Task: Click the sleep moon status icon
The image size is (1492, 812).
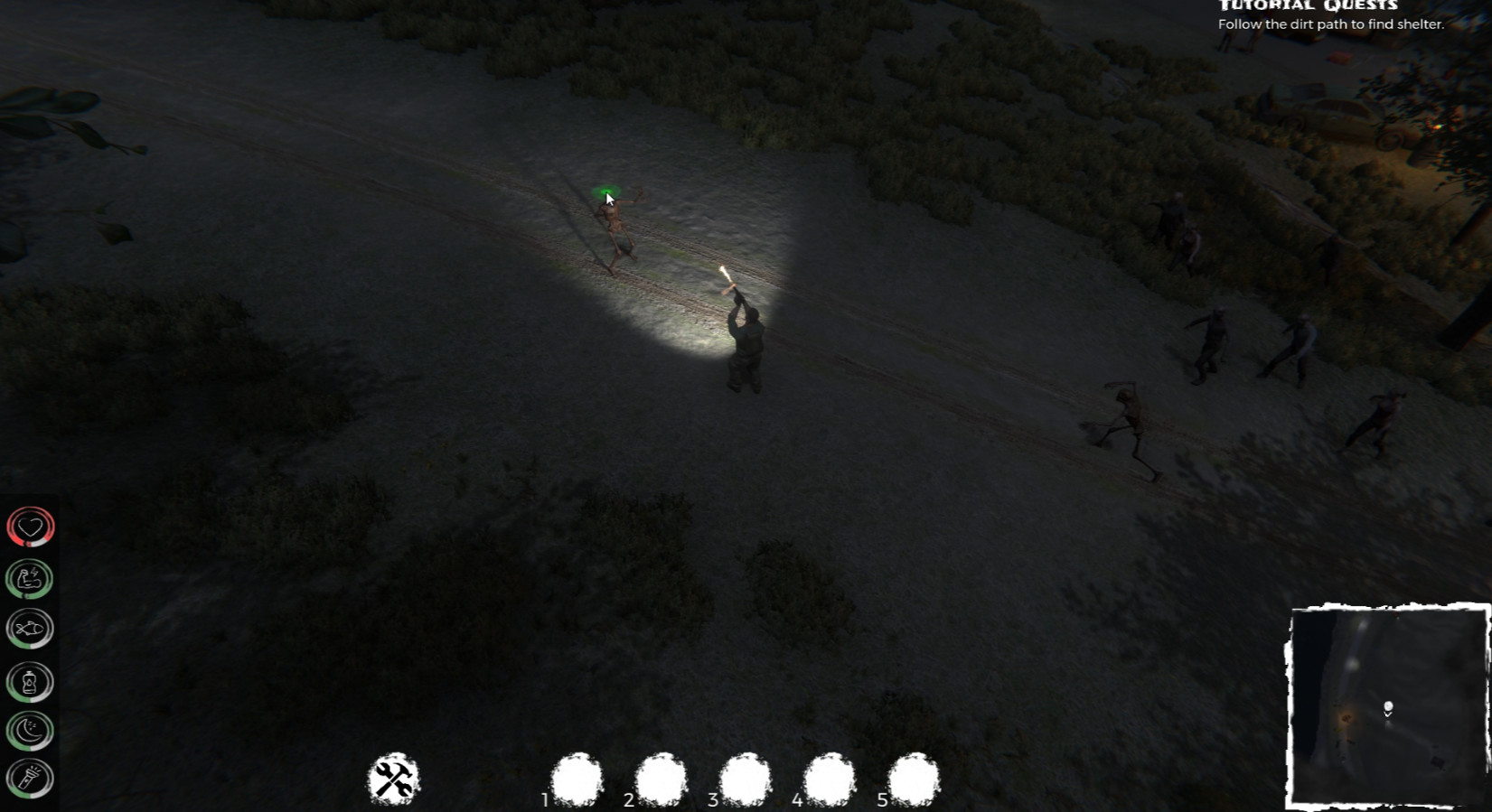Action: (29, 732)
